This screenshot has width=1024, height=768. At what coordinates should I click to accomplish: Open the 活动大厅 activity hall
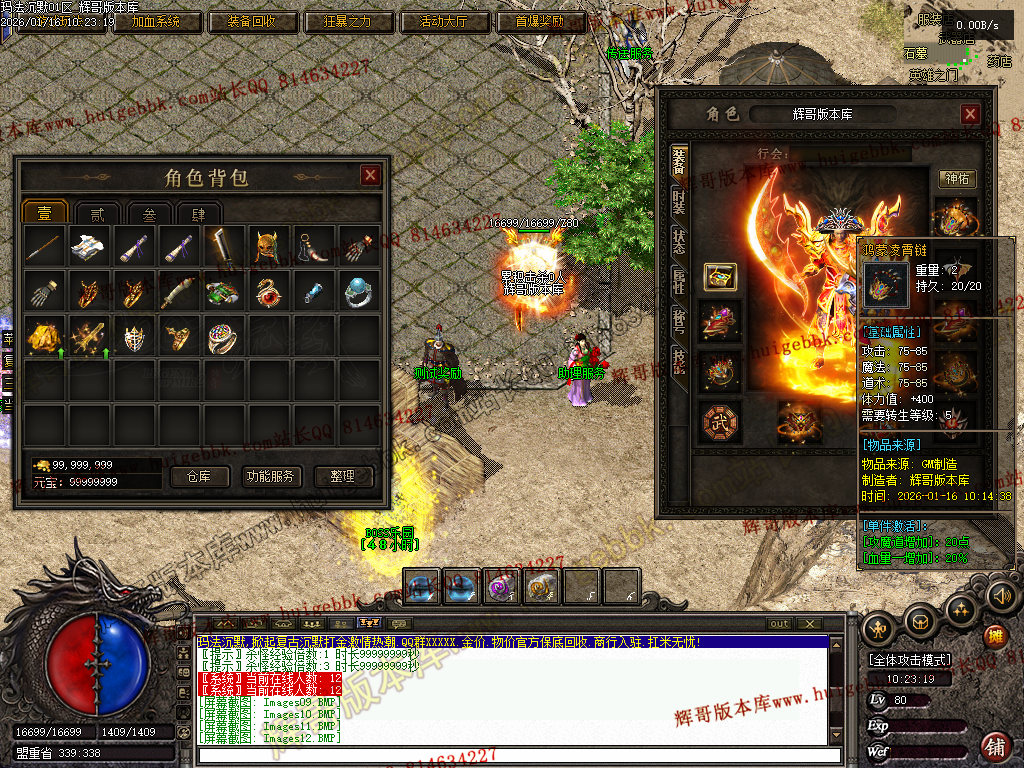[446, 21]
